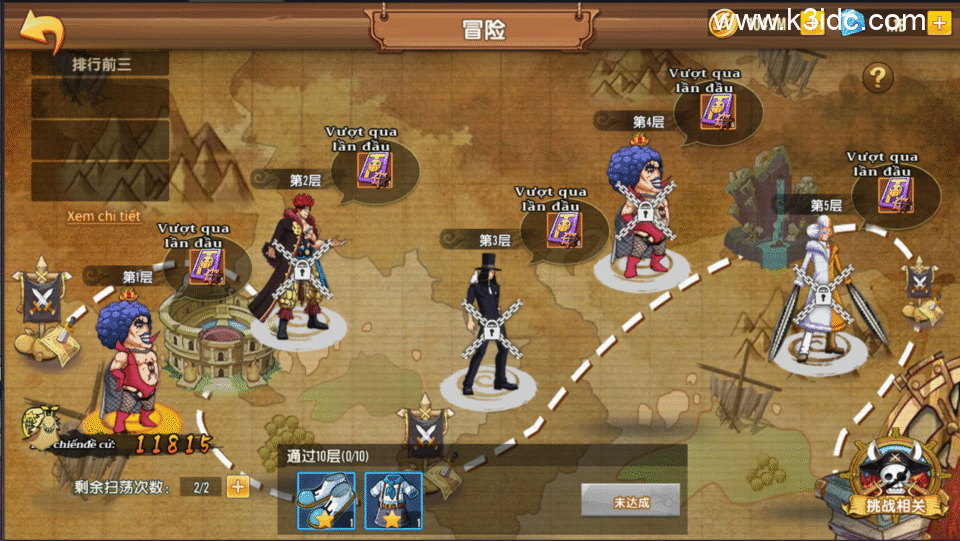Select the locked 第3层 stage
This screenshot has height=541, width=960.
pyautogui.click(x=487, y=320)
